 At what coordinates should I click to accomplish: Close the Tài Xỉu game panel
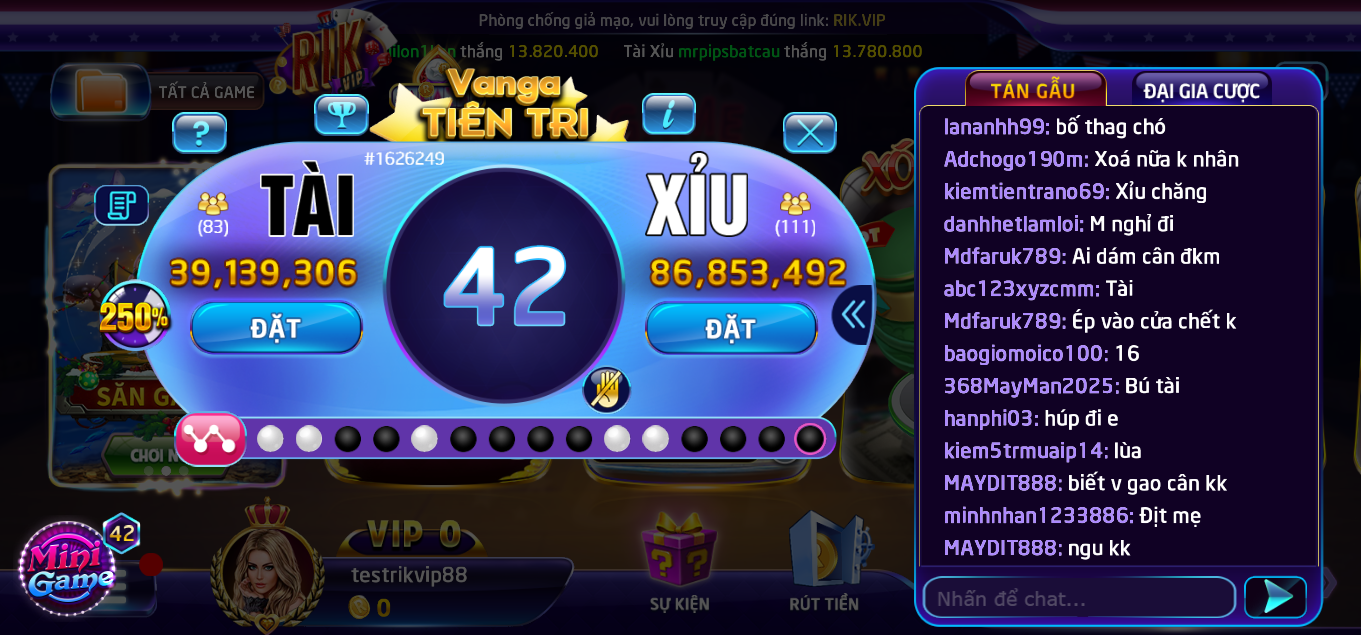click(x=809, y=132)
